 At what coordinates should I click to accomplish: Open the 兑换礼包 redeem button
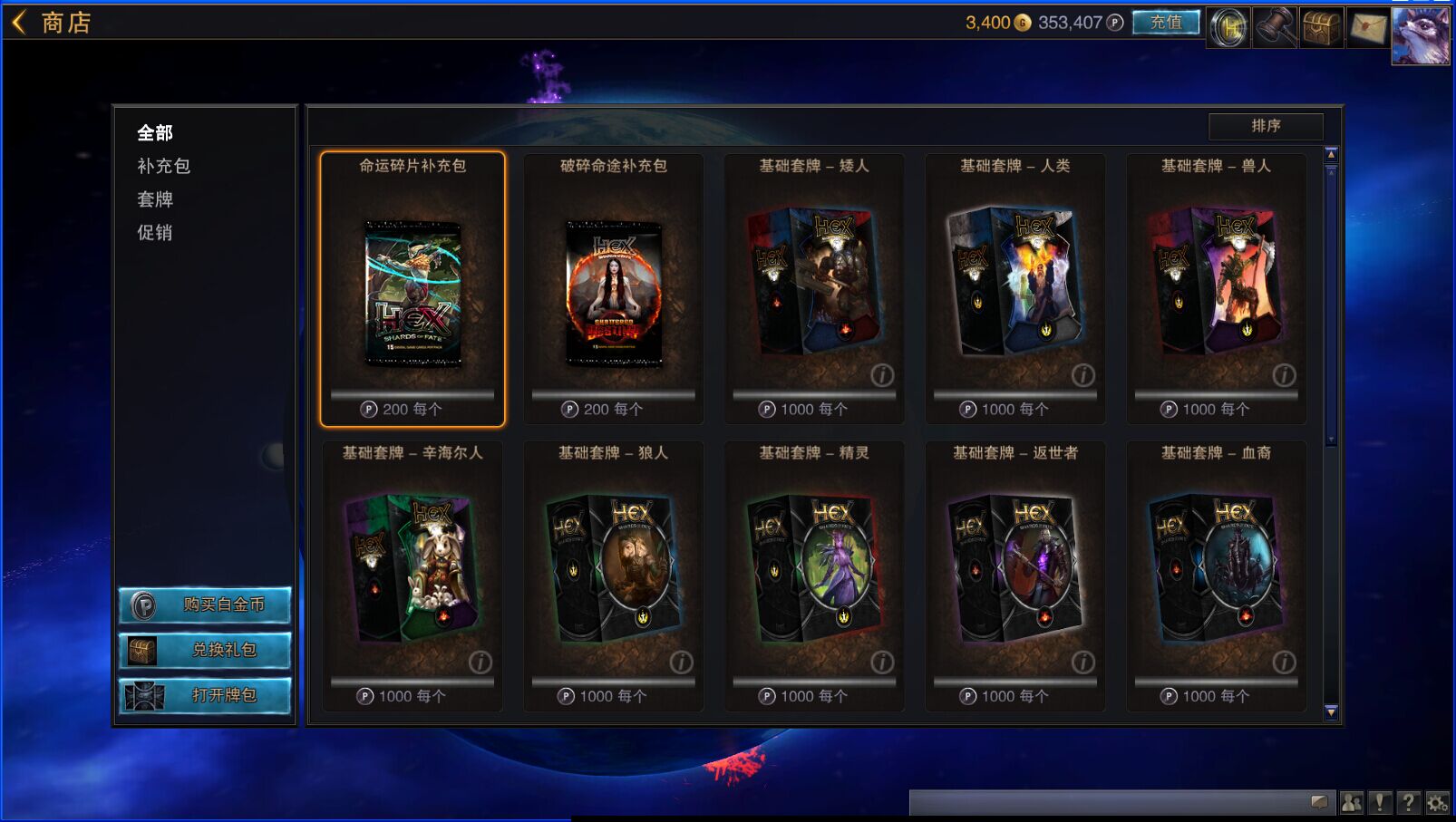(205, 650)
